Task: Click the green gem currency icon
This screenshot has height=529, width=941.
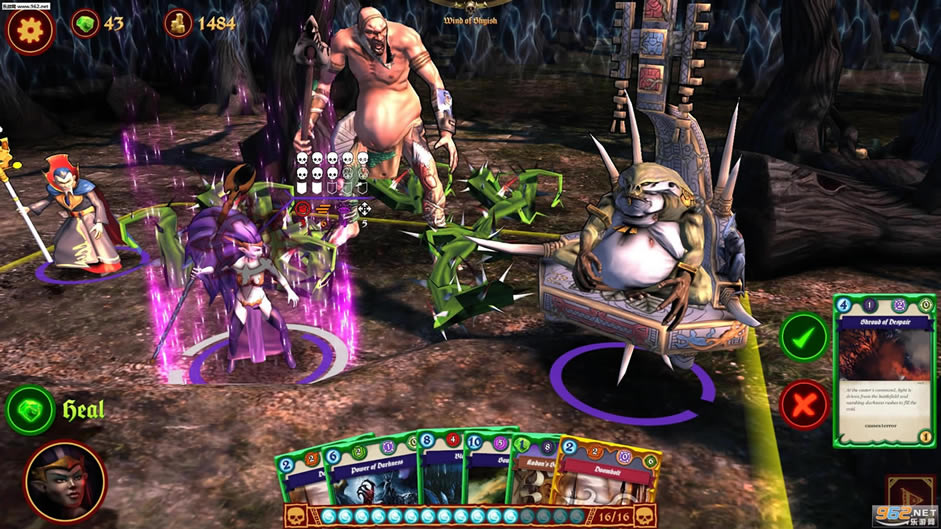Action: (86, 23)
